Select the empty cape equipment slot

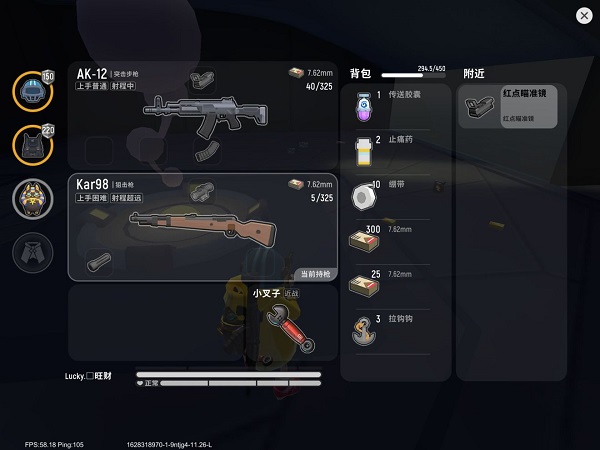(33, 252)
